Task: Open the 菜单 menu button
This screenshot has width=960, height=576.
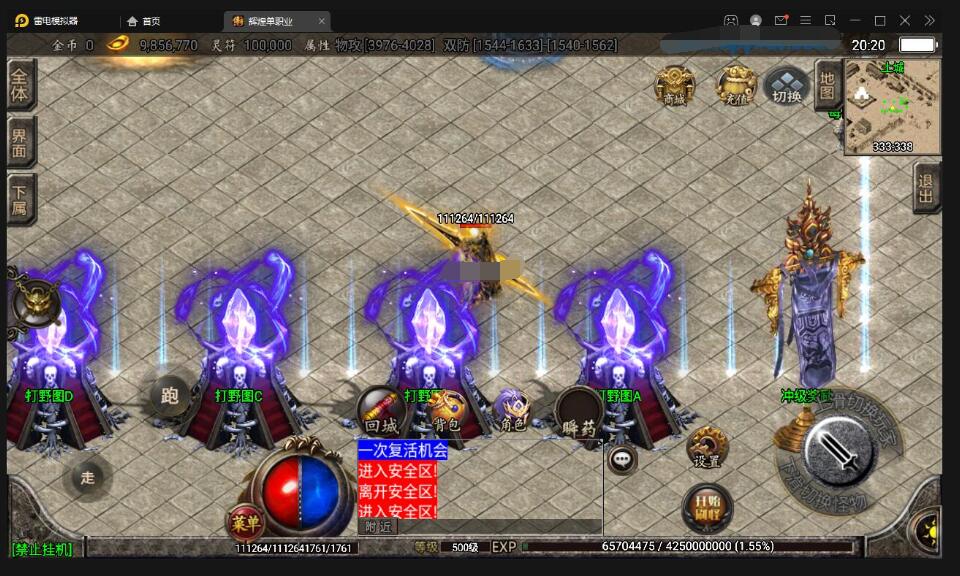Action: tap(245, 521)
